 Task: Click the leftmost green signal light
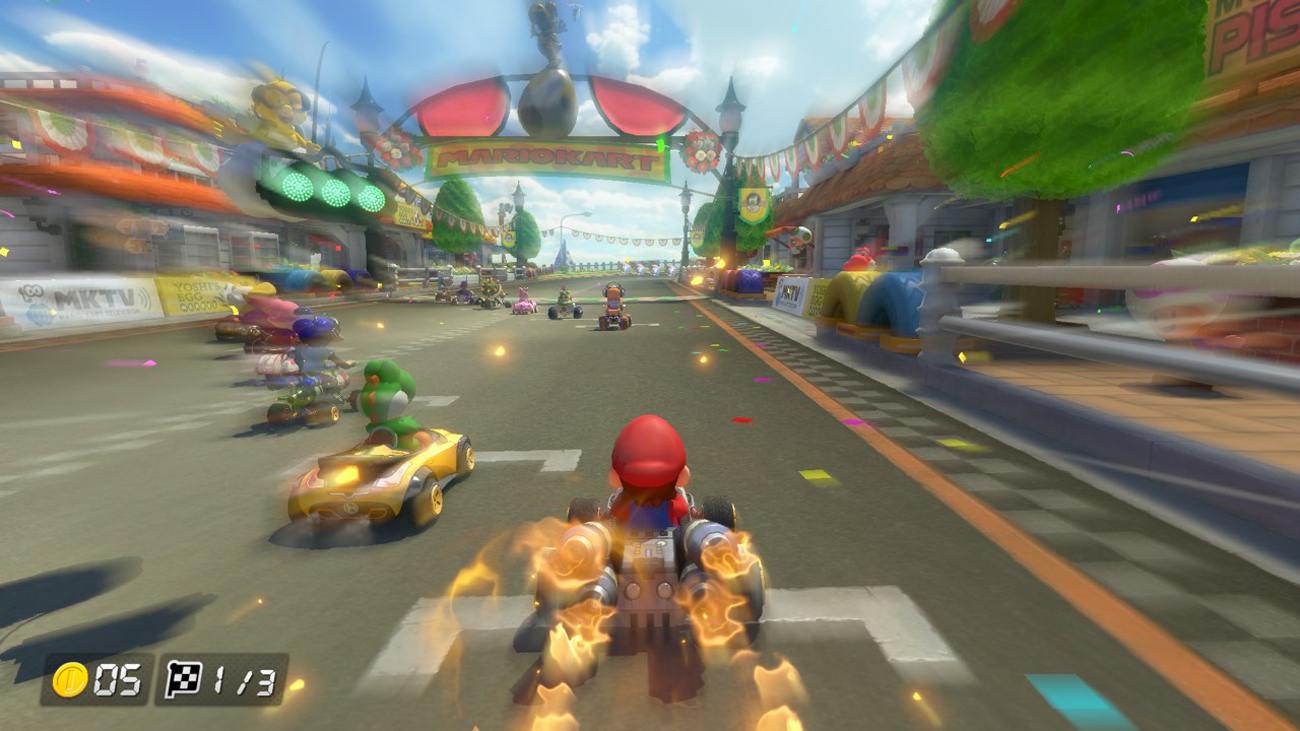297,187
